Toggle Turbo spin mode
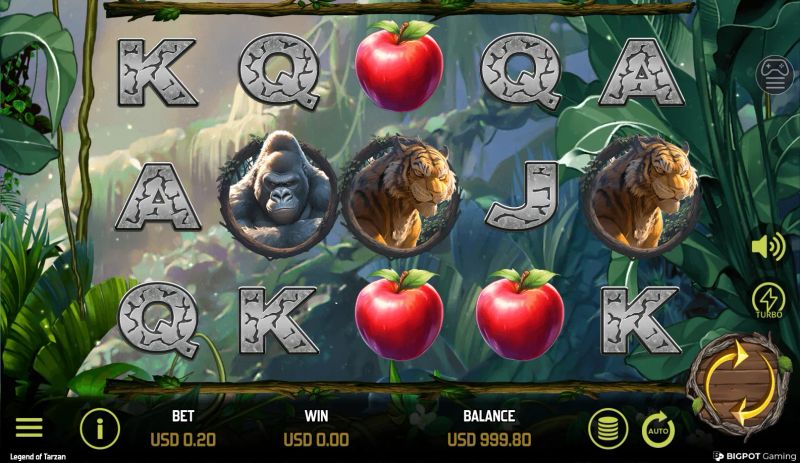Viewport: 800px width, 463px height. [x=768, y=299]
